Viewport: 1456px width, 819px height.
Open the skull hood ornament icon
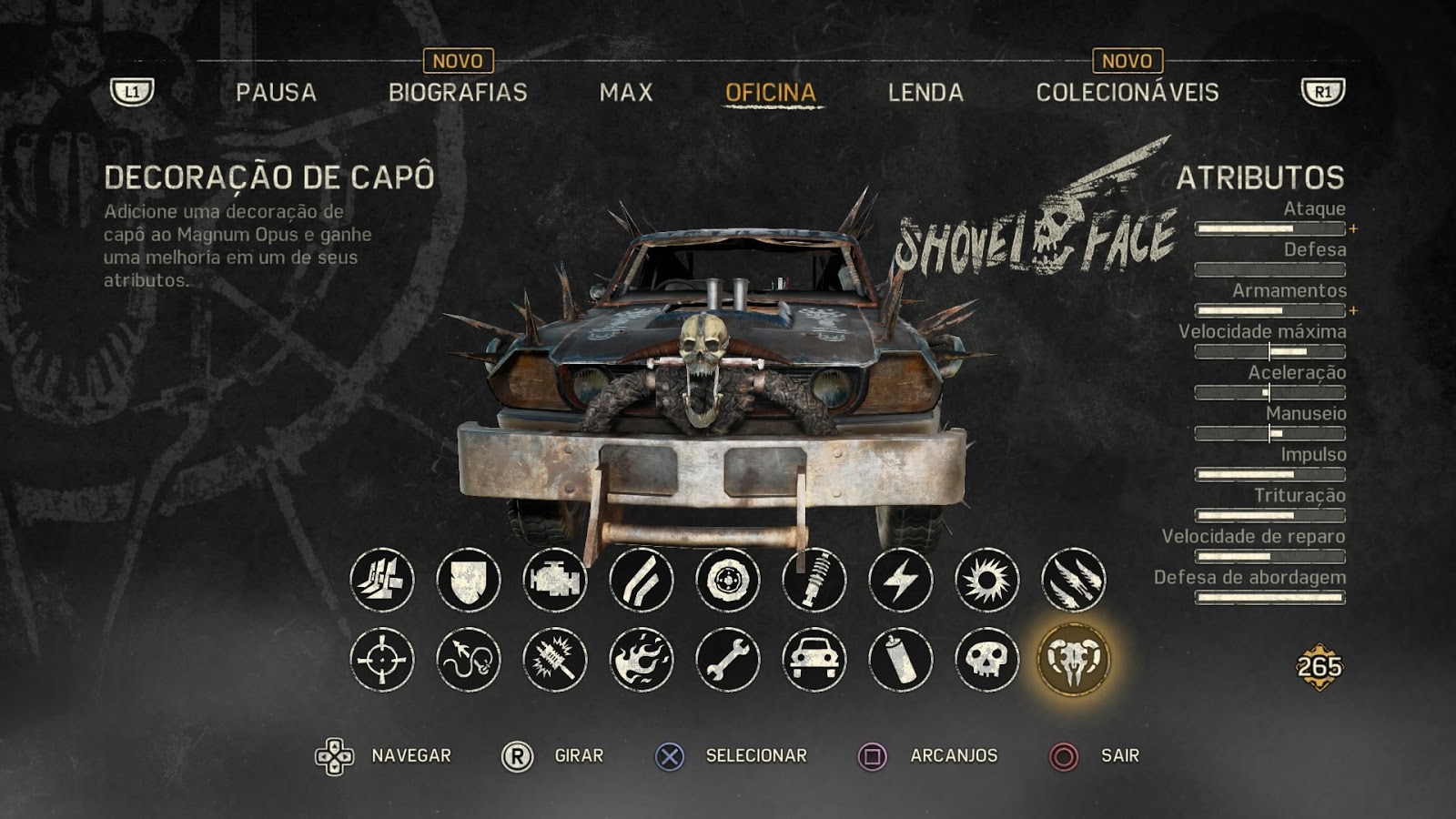point(985,662)
